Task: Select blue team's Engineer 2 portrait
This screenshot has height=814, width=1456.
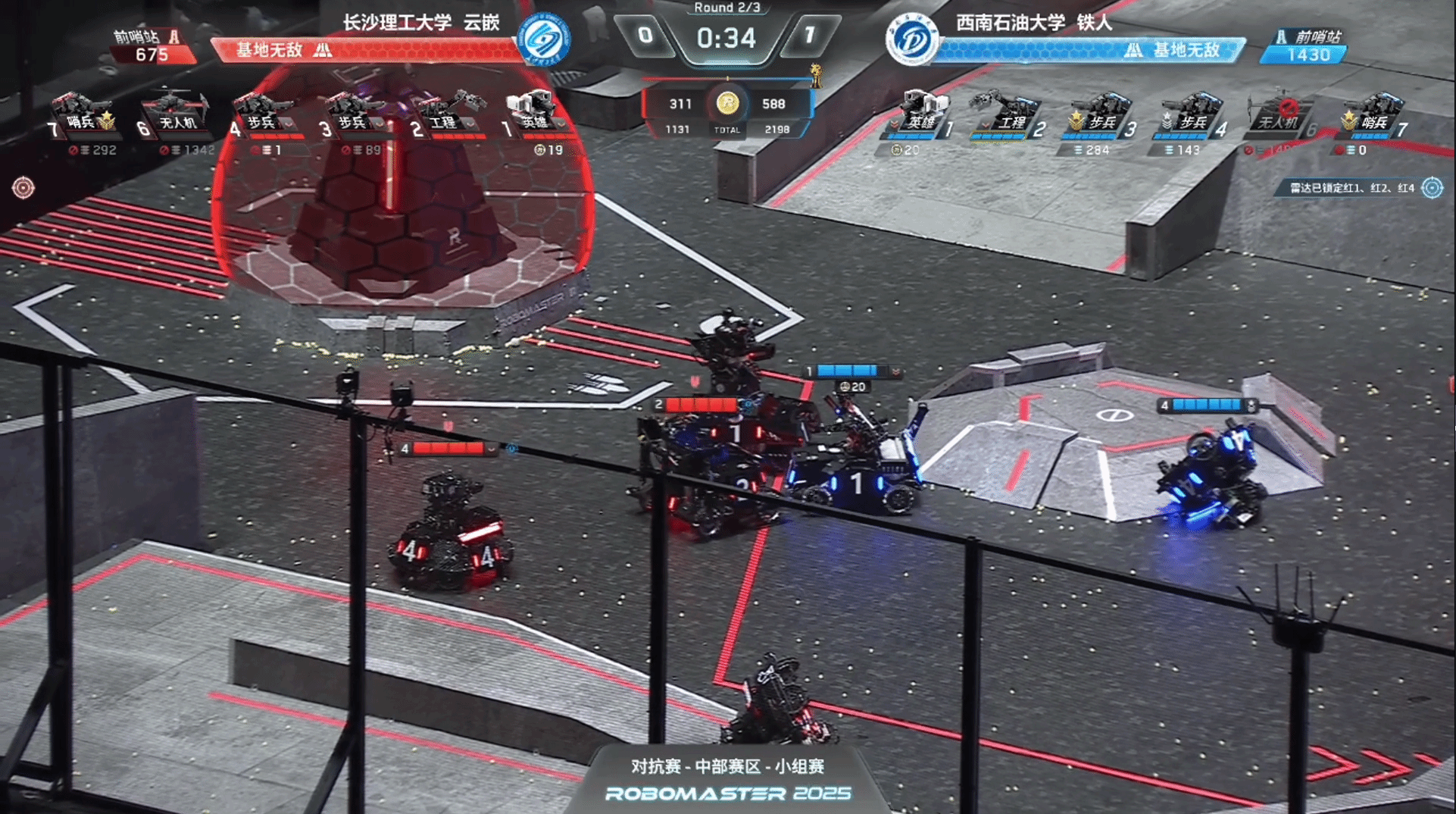Action: pos(1011,114)
